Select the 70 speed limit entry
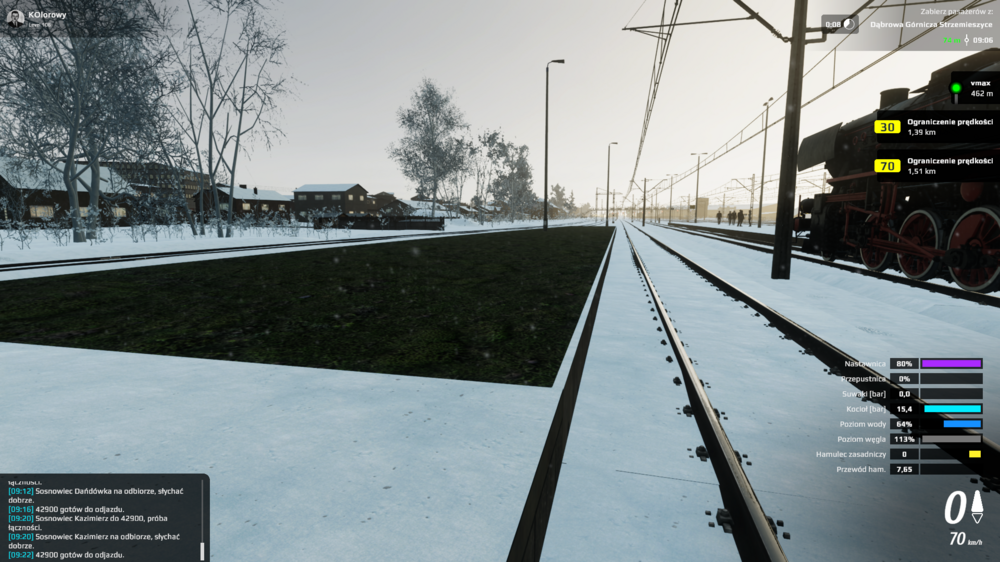This screenshot has width=1000, height=562. (935, 165)
